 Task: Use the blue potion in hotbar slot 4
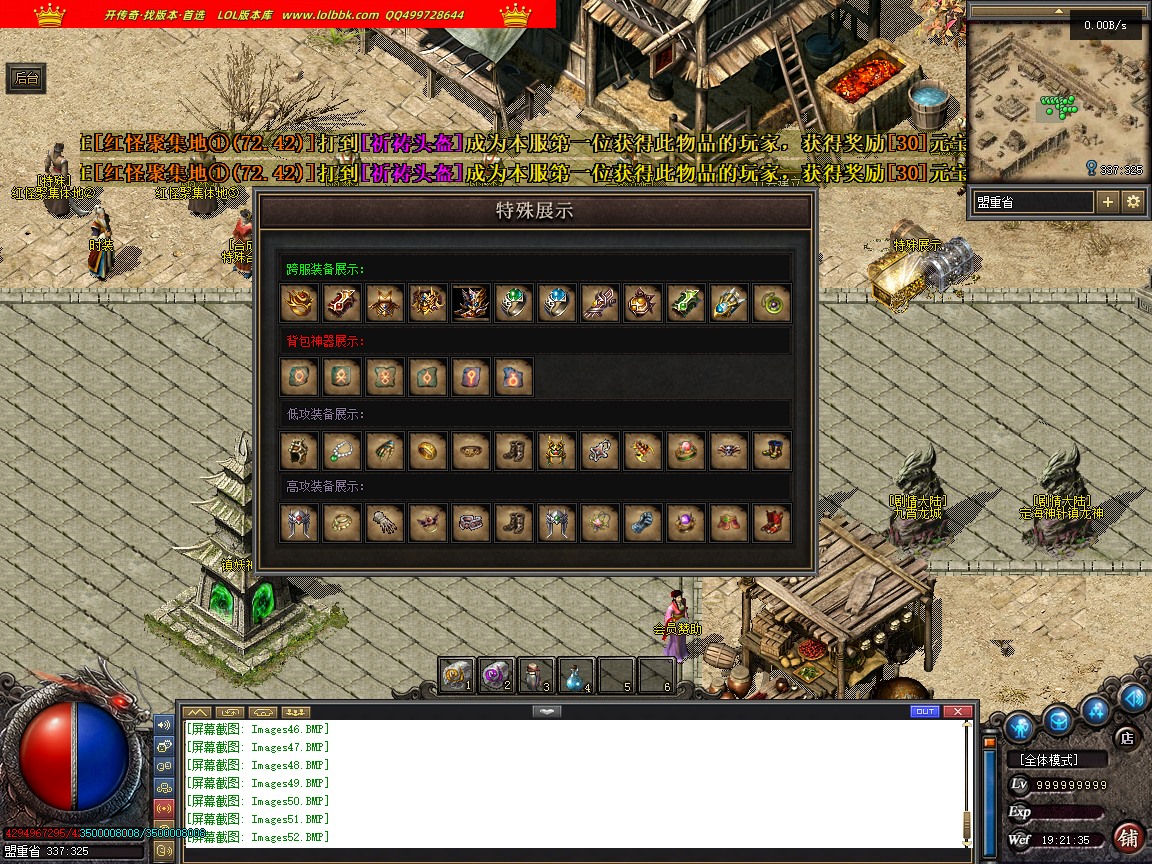click(x=575, y=676)
